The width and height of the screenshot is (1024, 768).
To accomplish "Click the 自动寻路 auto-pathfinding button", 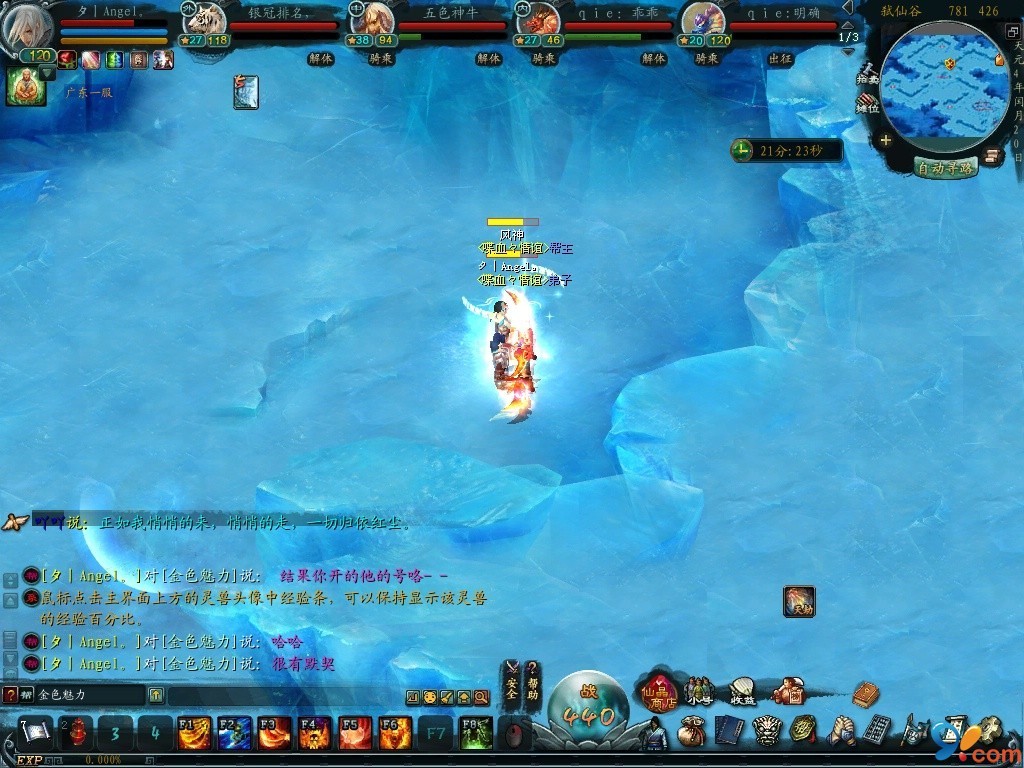I will [x=946, y=168].
